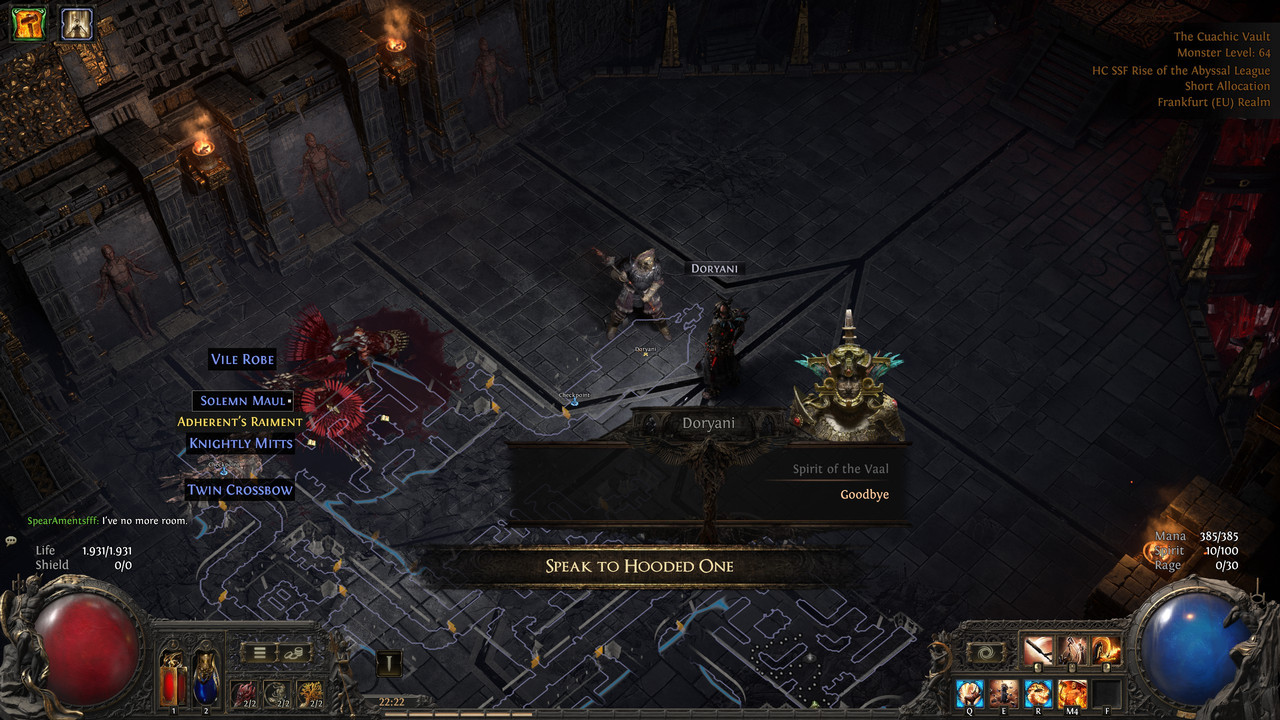Click the swirl button beside the skills
1280x720 pixels.
pos(986,652)
